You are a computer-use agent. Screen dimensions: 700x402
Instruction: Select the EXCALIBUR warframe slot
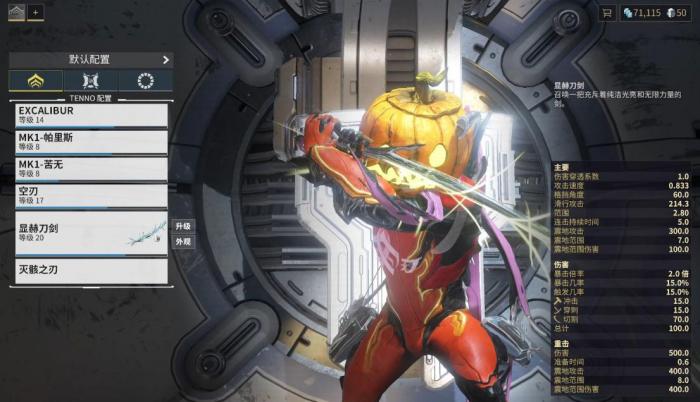90,115
